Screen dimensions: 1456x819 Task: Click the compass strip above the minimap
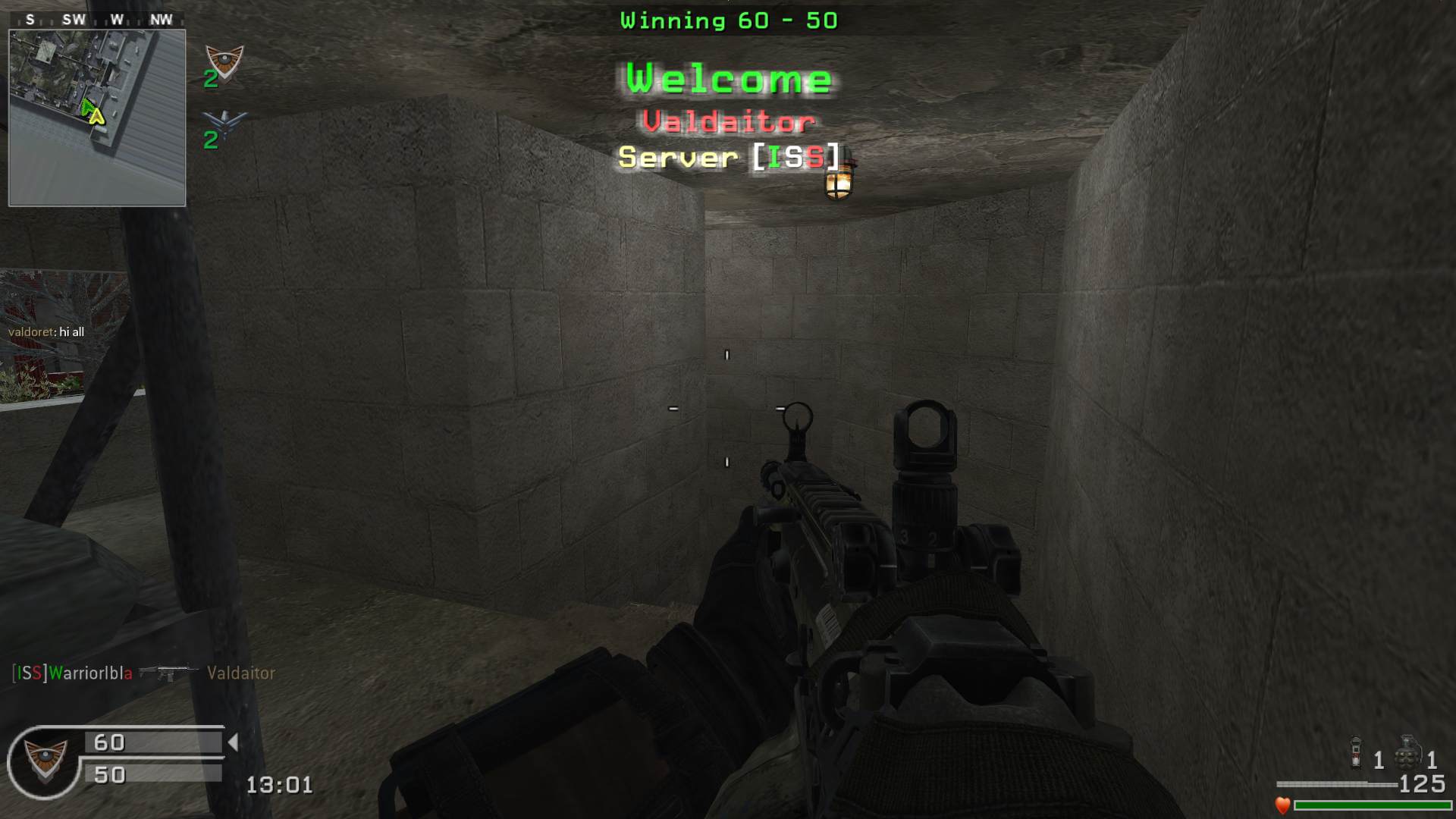click(97, 20)
